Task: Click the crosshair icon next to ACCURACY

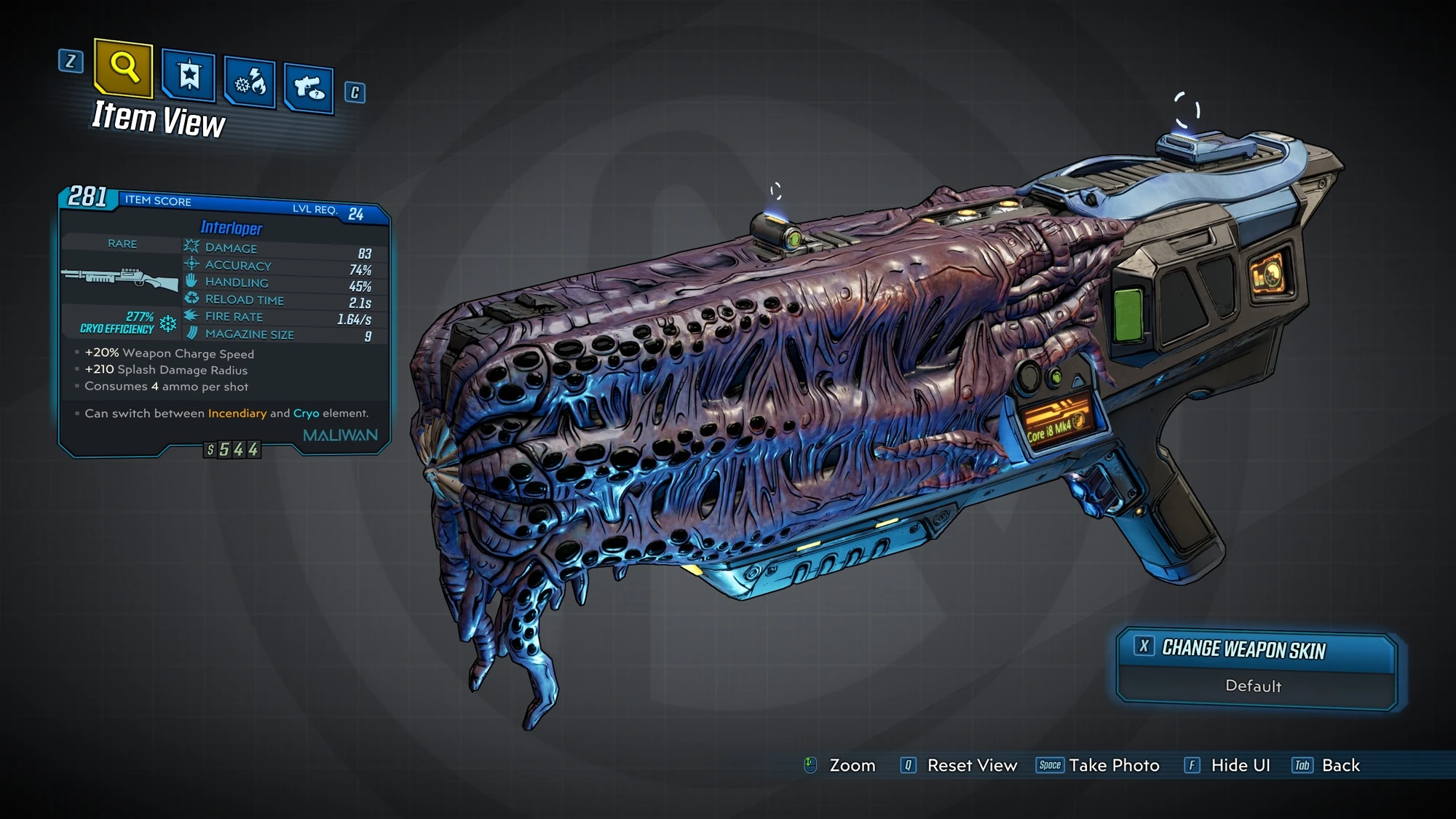Action: (191, 265)
